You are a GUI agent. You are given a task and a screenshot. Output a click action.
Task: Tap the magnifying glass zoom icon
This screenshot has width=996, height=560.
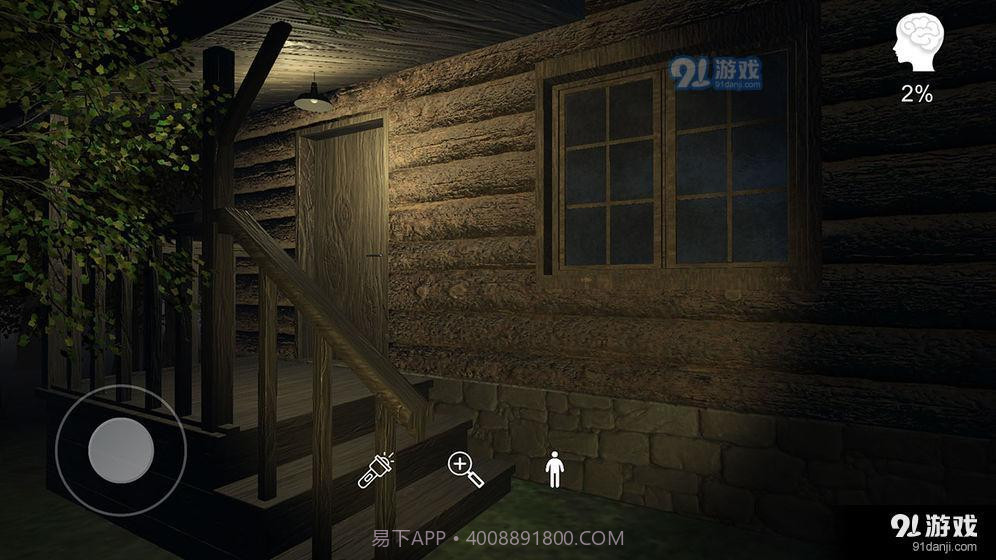pyautogui.click(x=466, y=469)
